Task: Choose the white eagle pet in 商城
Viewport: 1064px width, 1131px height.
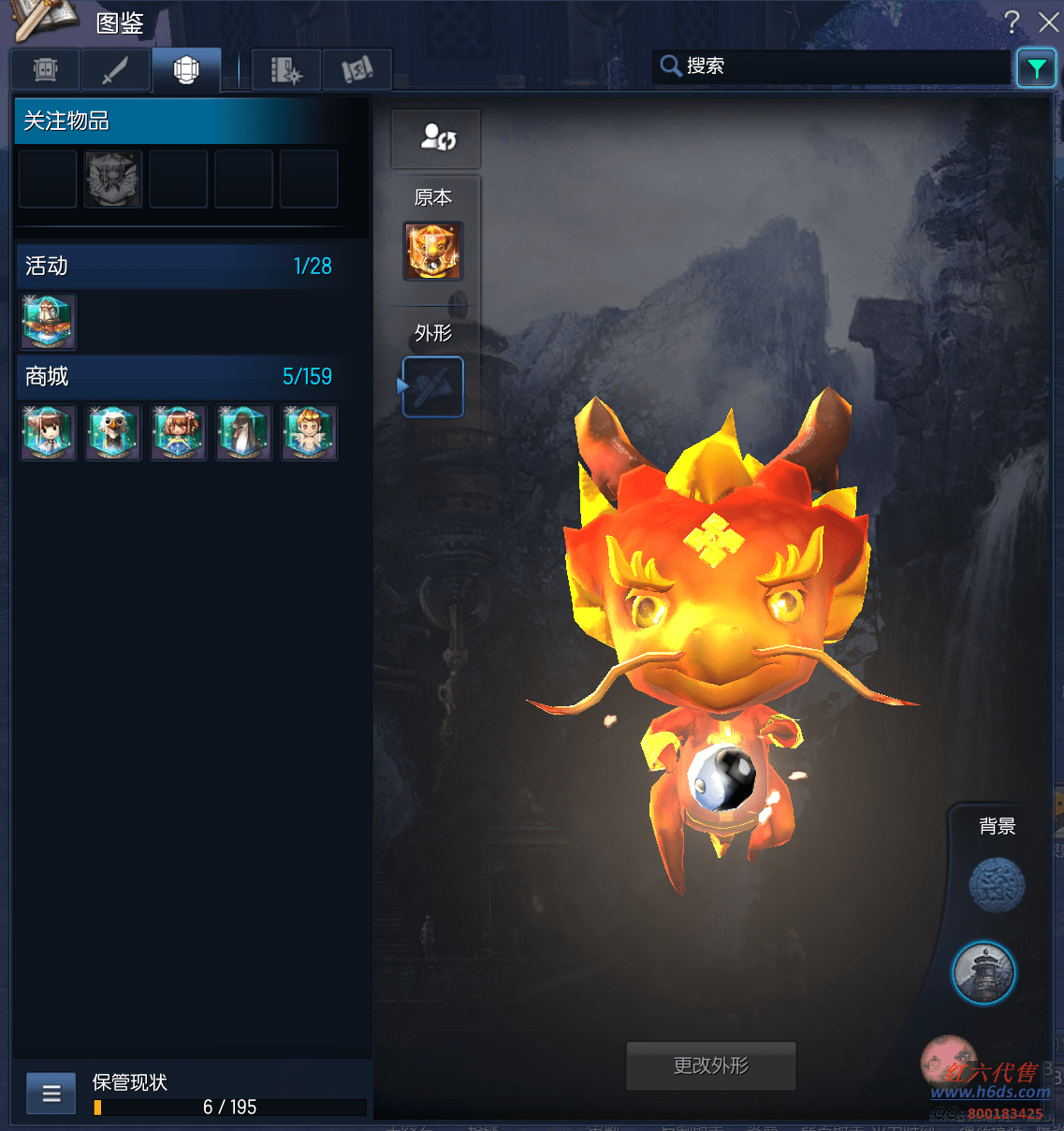Action: 113,432
